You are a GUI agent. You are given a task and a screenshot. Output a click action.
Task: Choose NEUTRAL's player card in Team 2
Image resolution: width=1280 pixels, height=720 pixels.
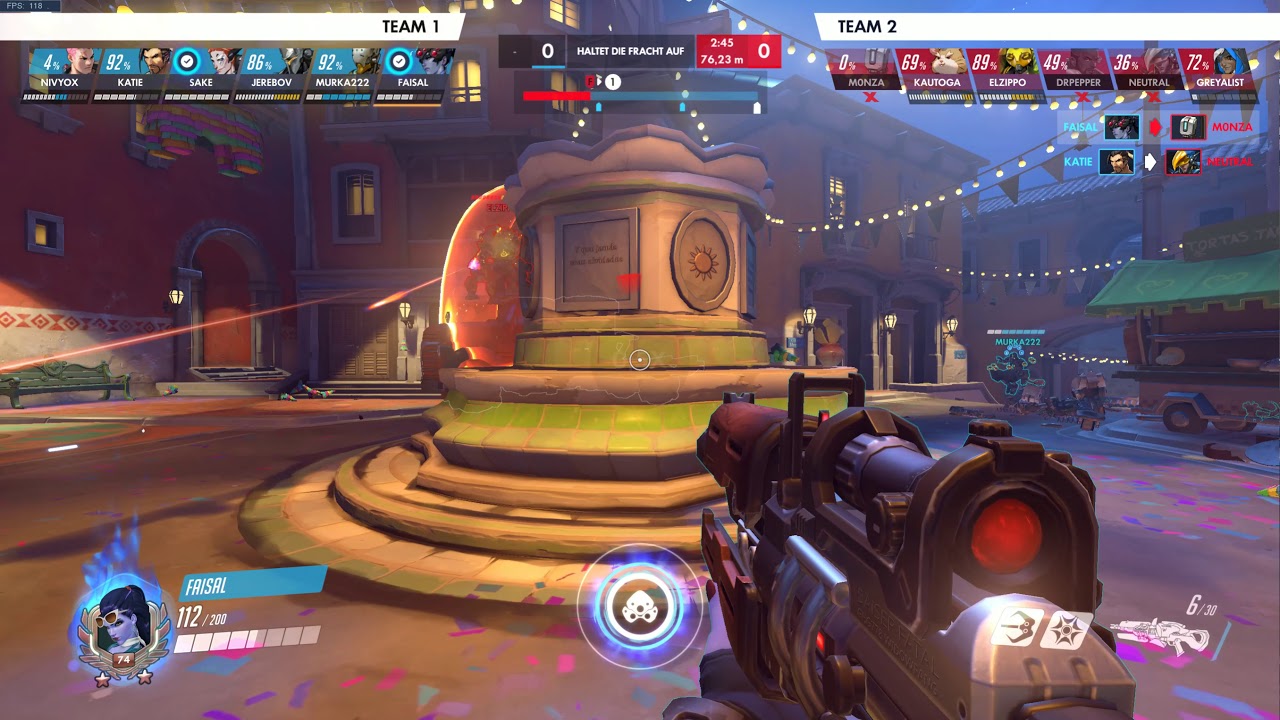point(1149,72)
